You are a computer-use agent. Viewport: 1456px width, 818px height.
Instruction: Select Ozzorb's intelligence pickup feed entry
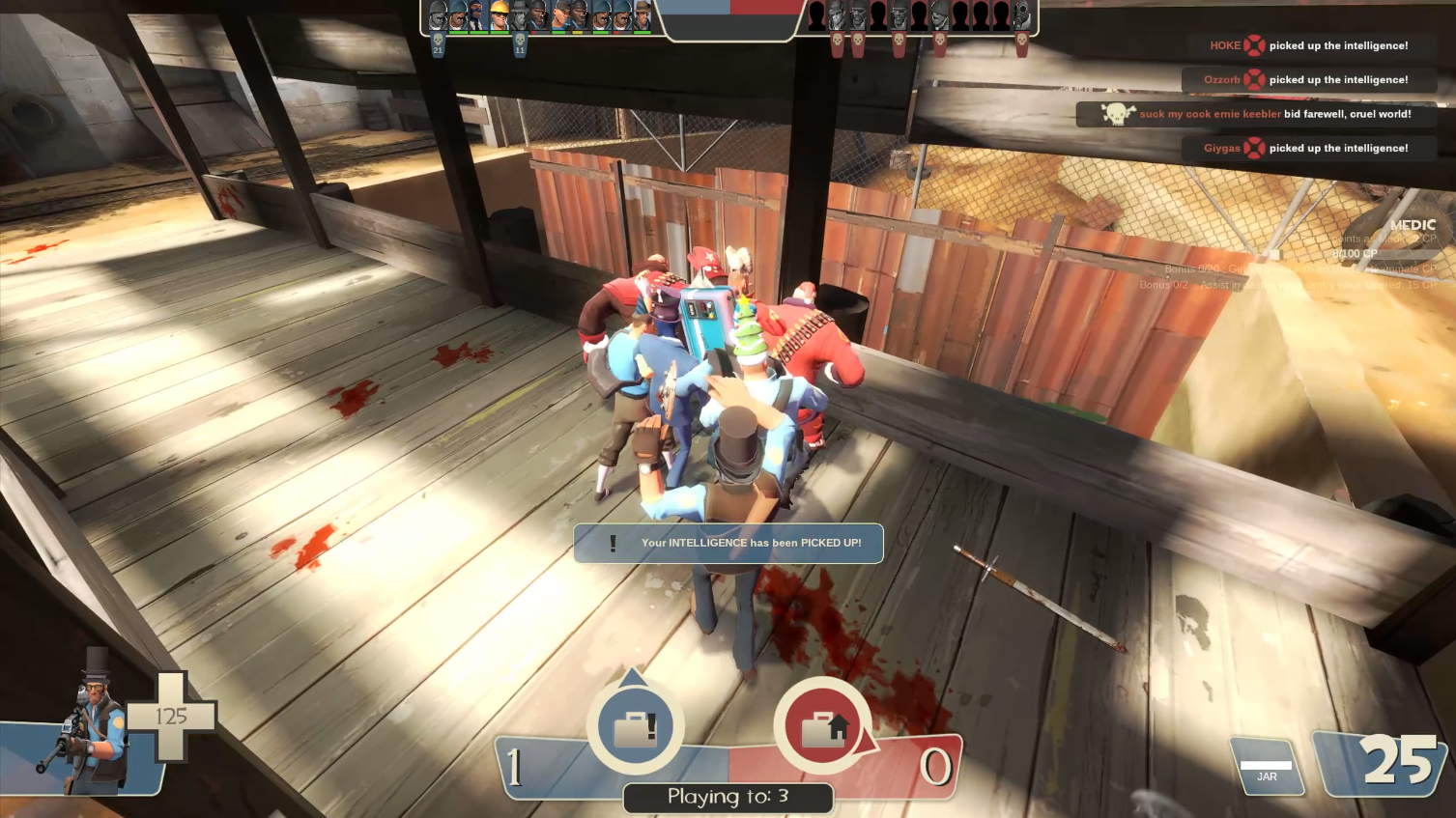[x=1308, y=80]
